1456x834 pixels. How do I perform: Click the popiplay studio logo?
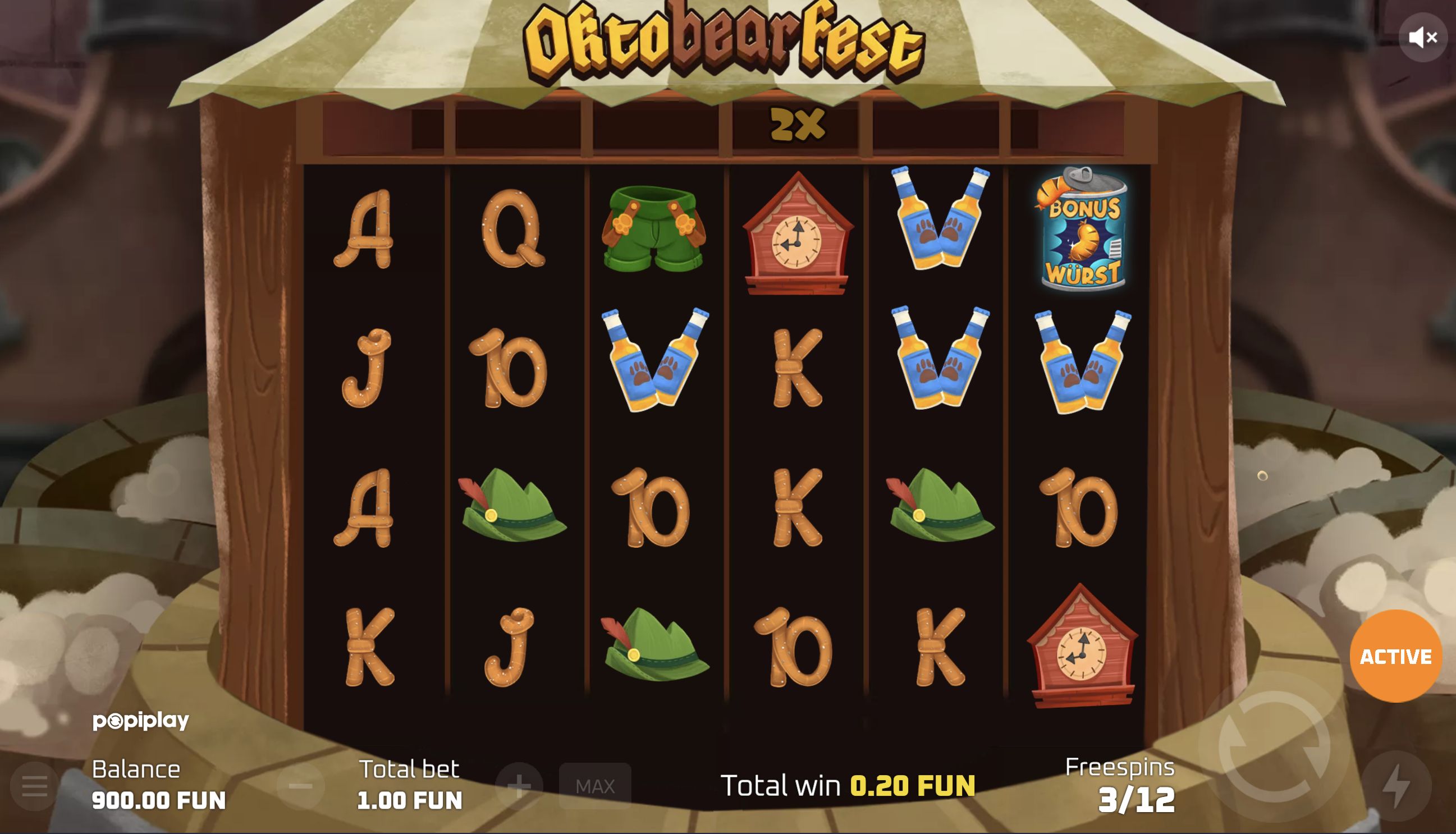(x=140, y=720)
